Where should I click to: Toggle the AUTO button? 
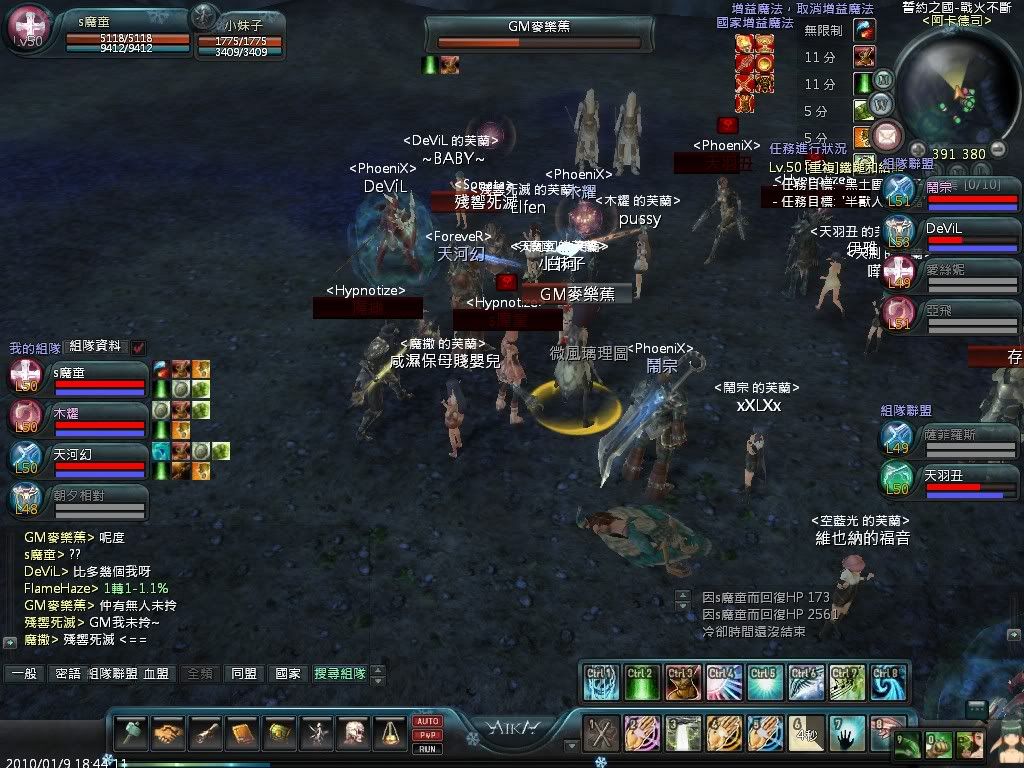[x=427, y=721]
